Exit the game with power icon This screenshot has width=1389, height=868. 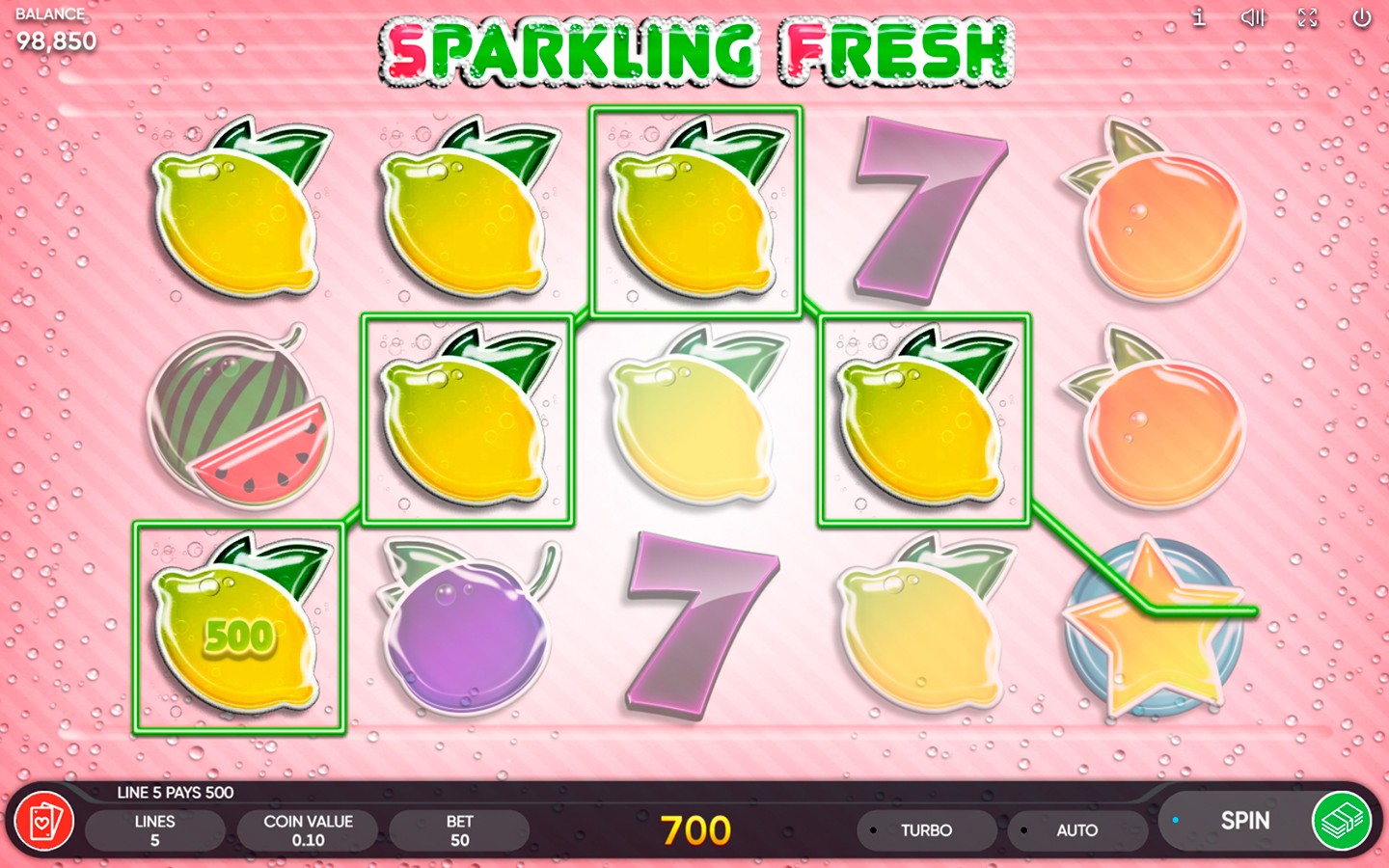(1361, 17)
